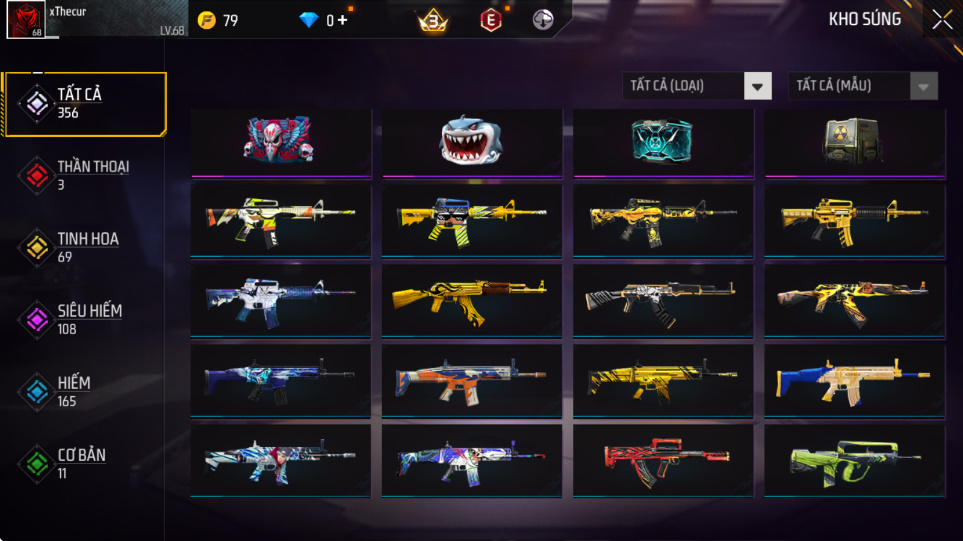Viewport: 963px width, 541px height.
Task: Pick the shark head loot crate
Action: point(471,141)
